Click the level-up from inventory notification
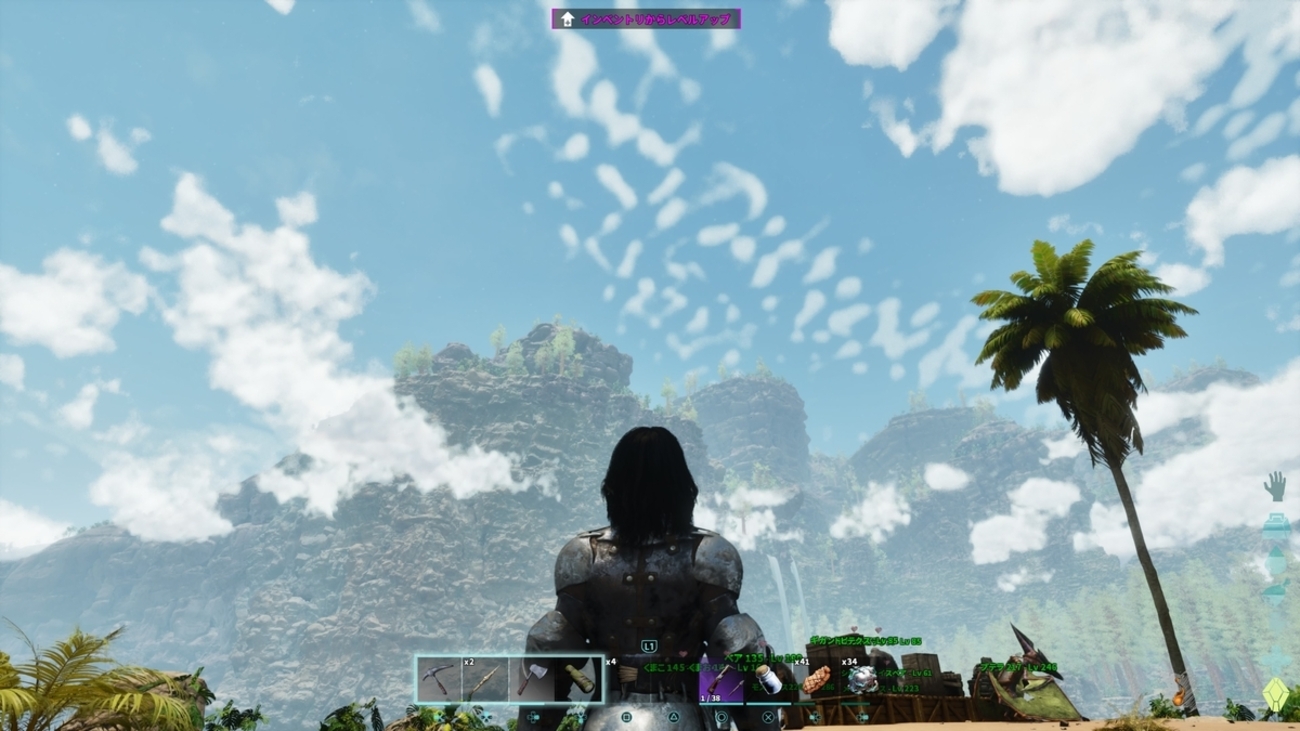Screen dimensions: 1300x731 [646, 19]
